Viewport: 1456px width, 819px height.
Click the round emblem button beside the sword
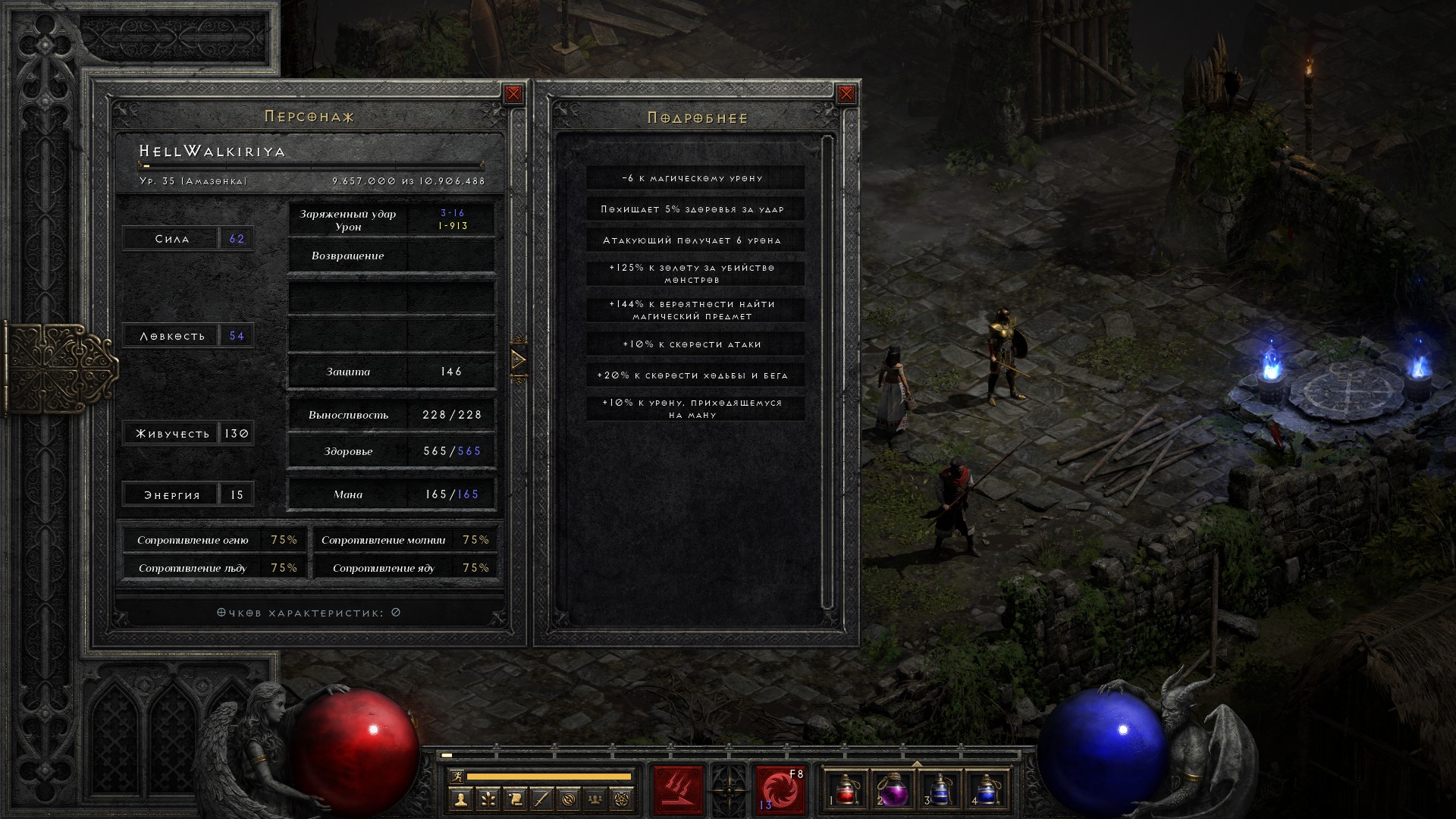(x=569, y=799)
